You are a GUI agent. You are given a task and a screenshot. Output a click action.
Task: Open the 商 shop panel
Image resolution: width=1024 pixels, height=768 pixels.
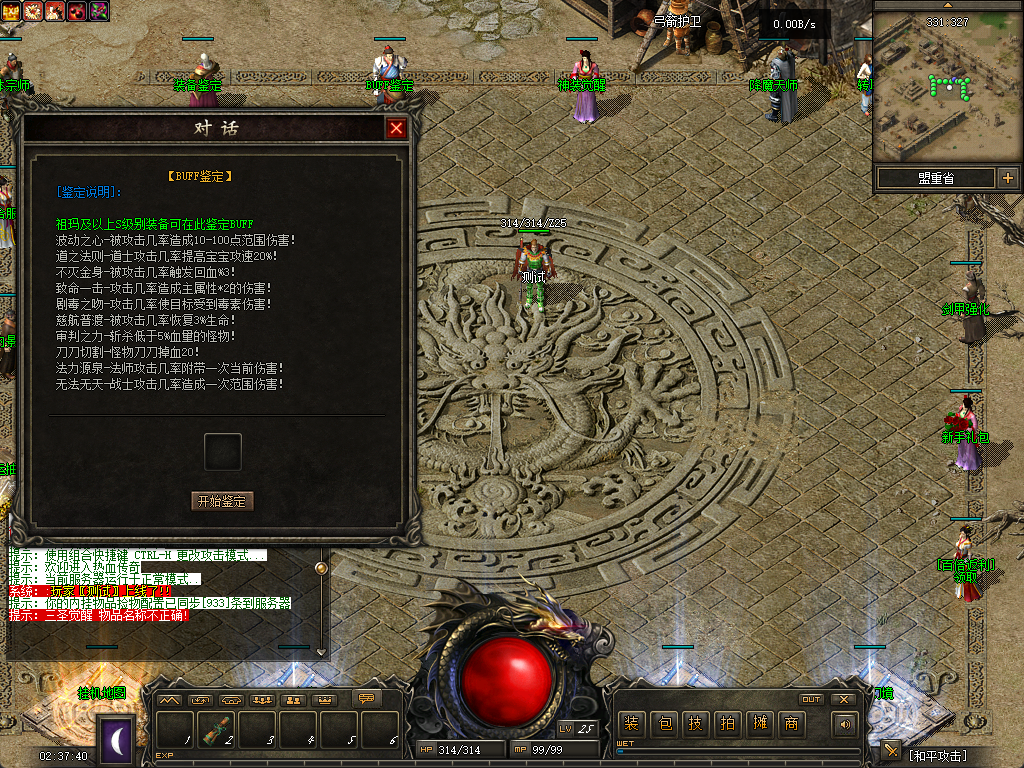point(792,723)
